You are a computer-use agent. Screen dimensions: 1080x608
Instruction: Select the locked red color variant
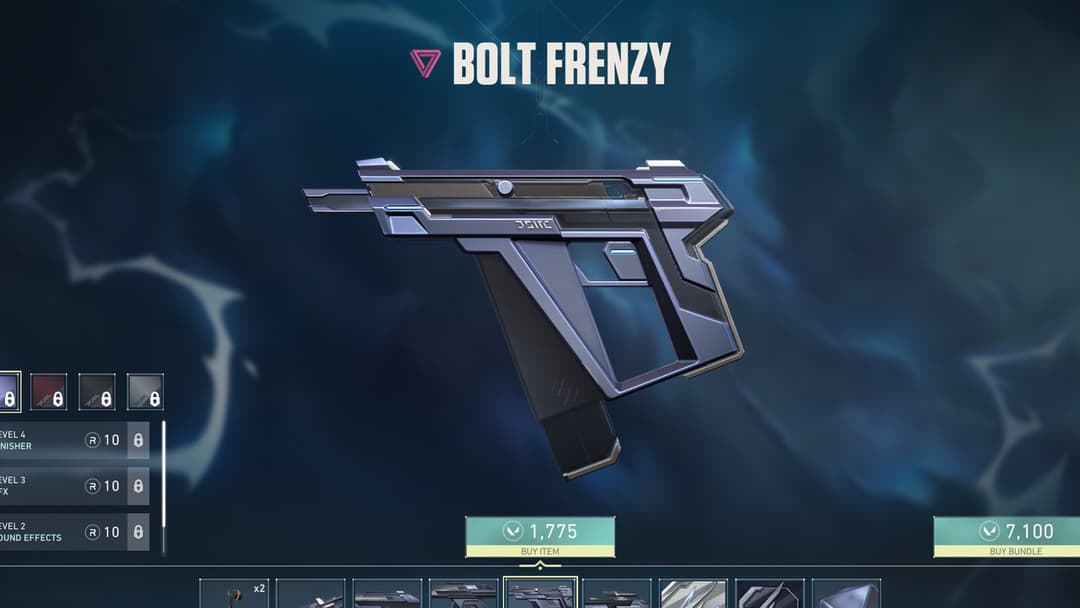49,392
